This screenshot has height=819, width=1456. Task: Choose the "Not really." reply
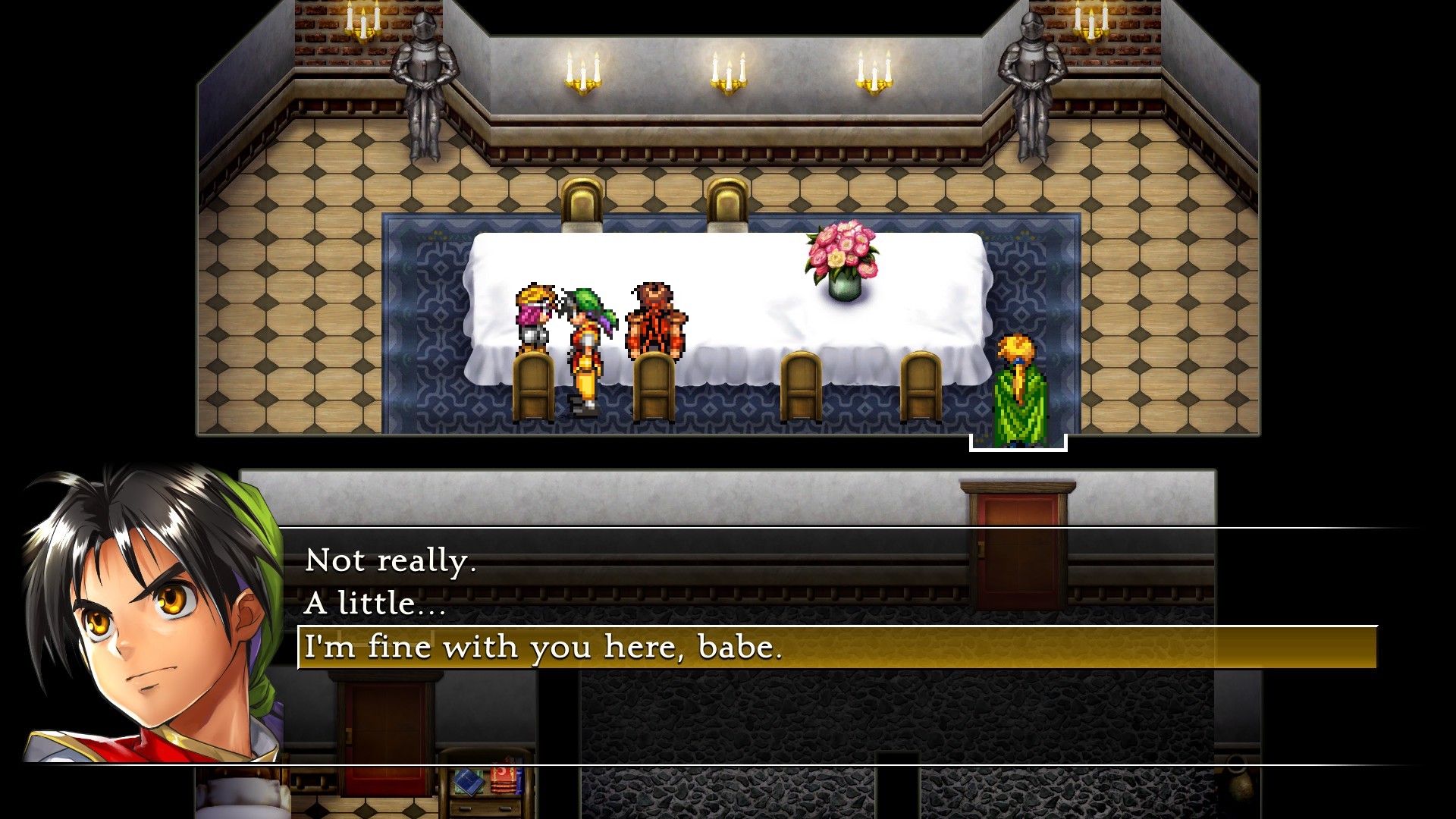tap(391, 561)
